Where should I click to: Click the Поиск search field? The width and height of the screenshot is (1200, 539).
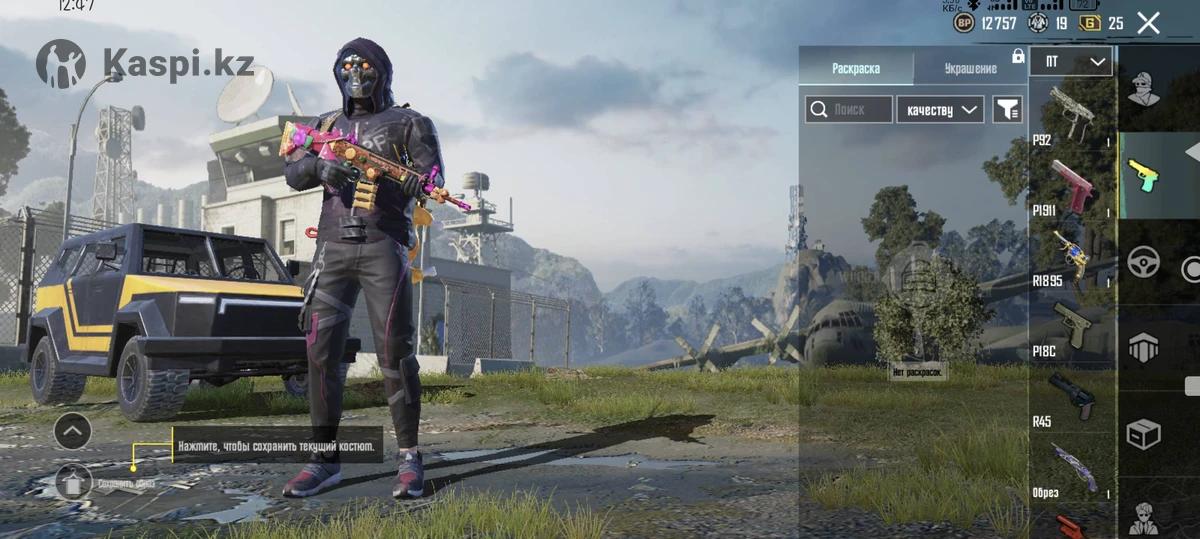coord(849,110)
